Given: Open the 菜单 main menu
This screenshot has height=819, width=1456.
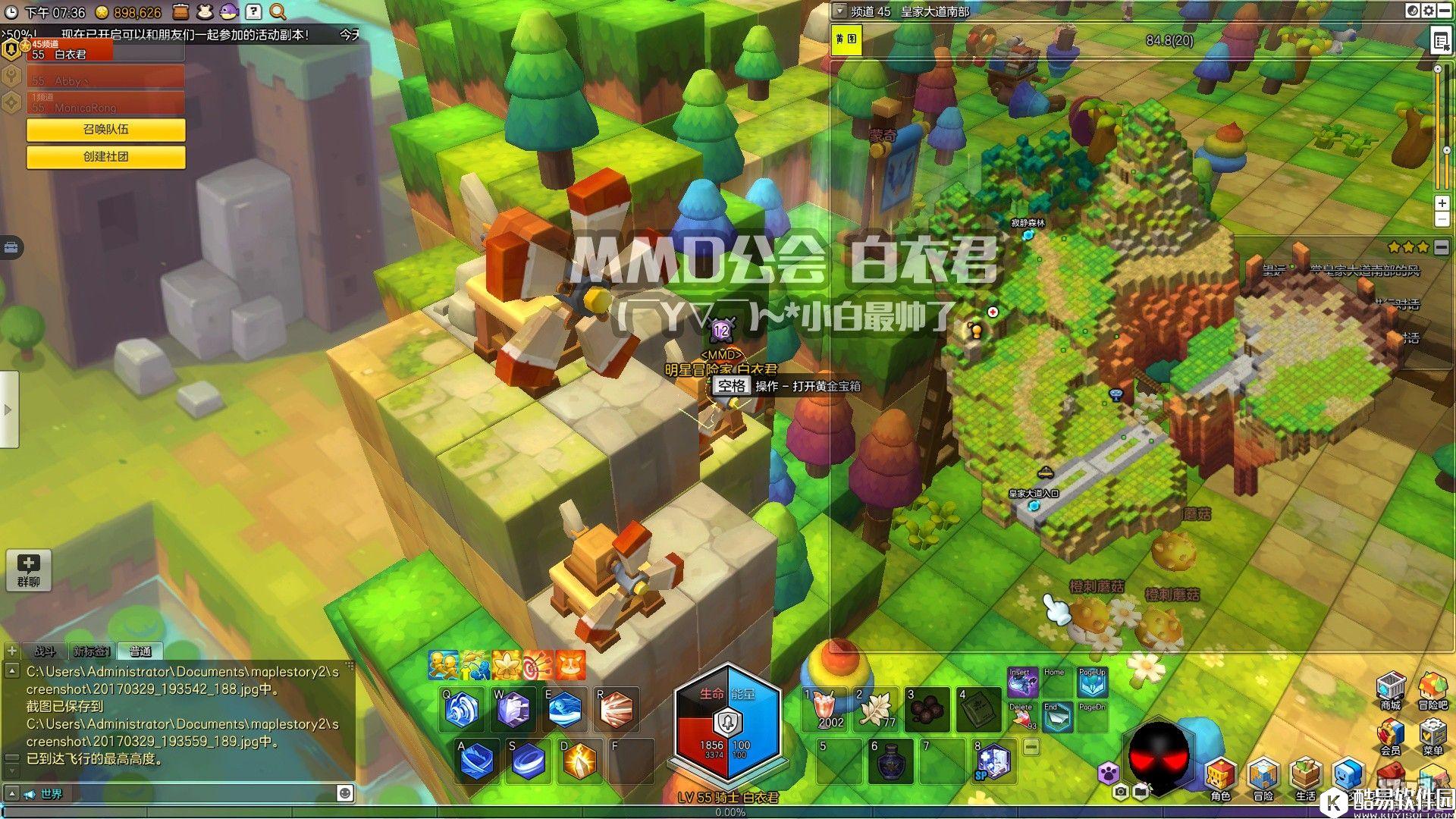Looking at the screenshot, I should 1432,736.
